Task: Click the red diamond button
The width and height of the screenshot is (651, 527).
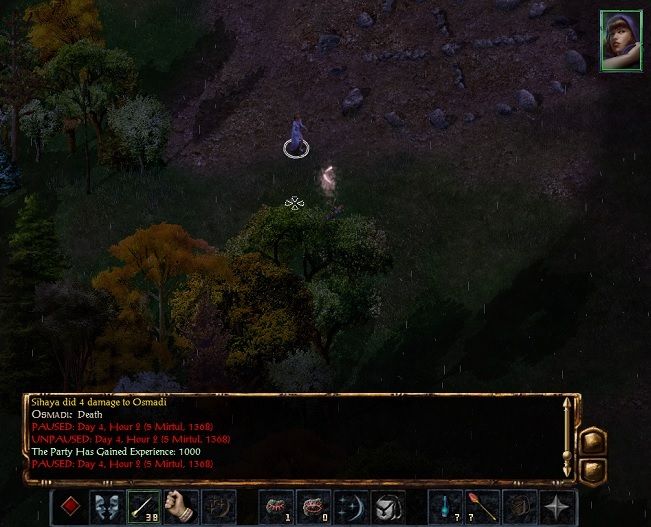Action: click(x=70, y=506)
